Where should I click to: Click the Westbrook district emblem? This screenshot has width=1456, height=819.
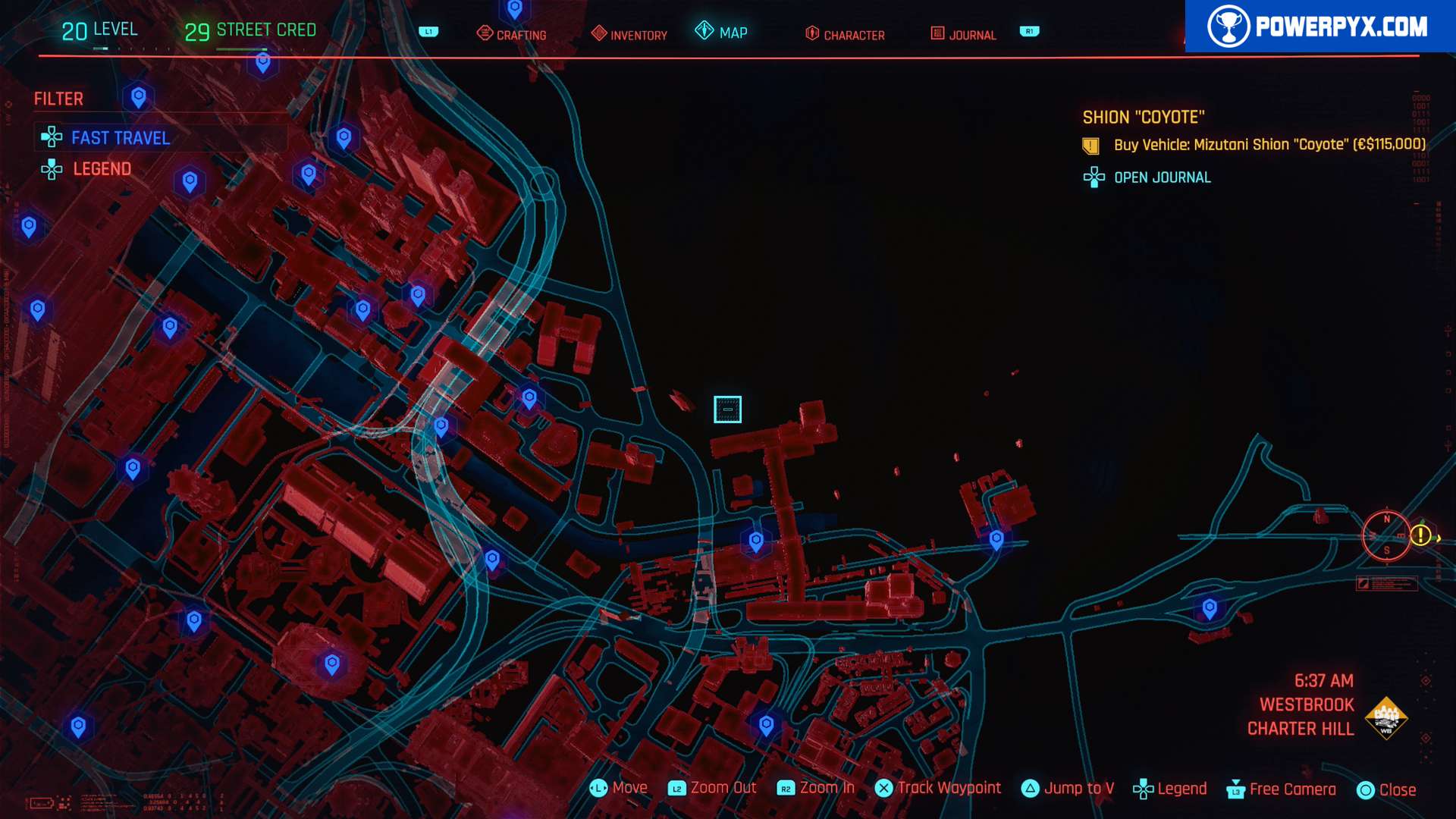(x=1385, y=717)
